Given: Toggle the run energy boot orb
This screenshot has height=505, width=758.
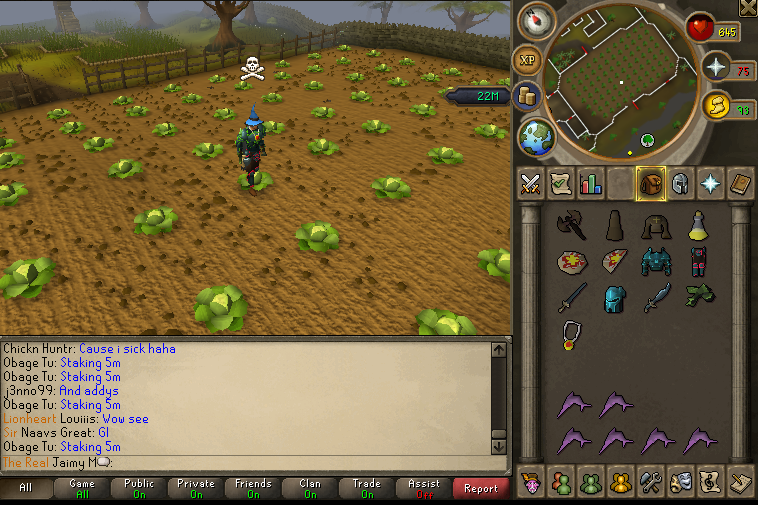Looking at the screenshot, I should [716, 106].
